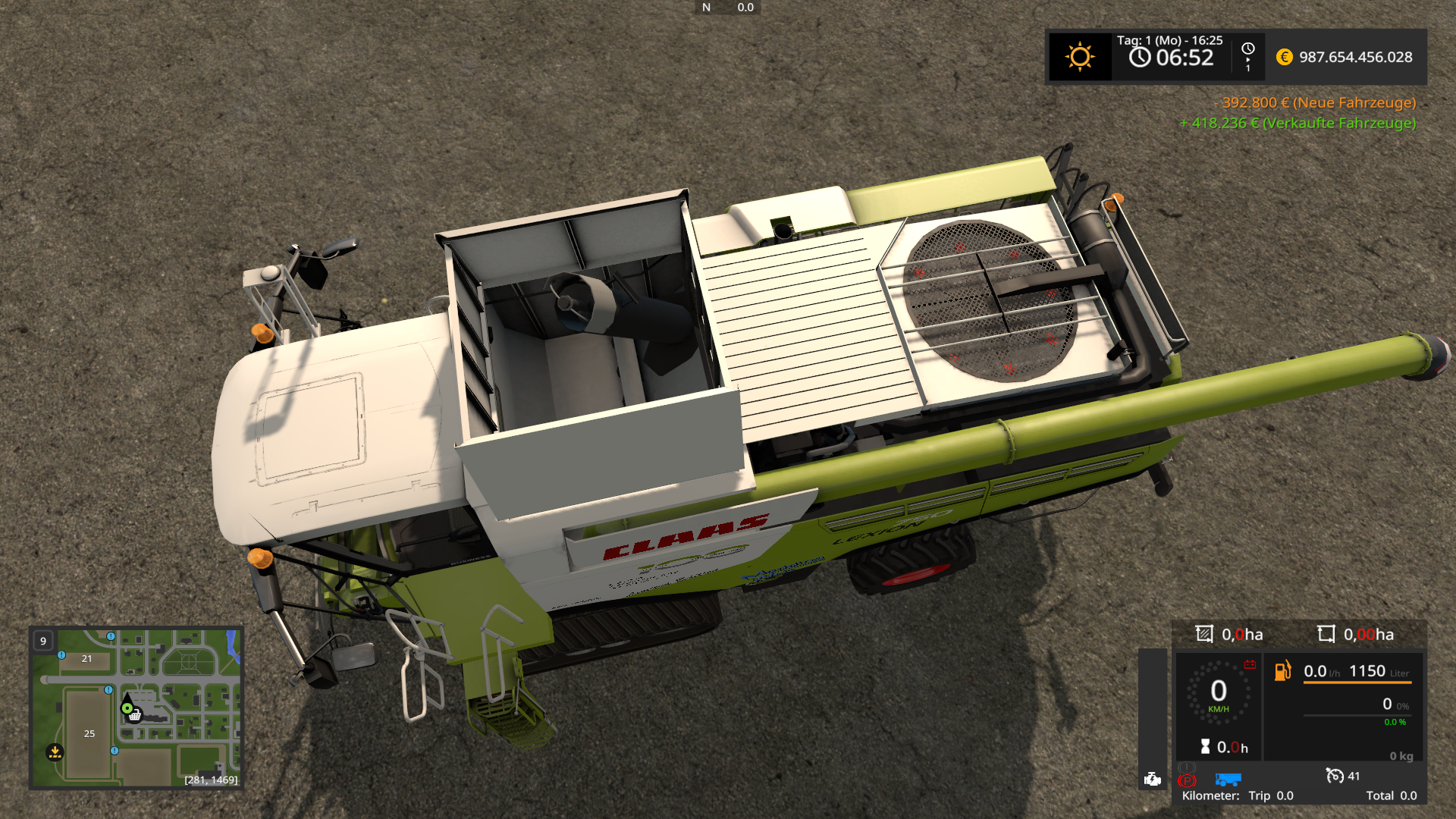Image resolution: width=1456 pixels, height=819 pixels.
Task: Click the time scale clock icon
Action: click(1247, 49)
